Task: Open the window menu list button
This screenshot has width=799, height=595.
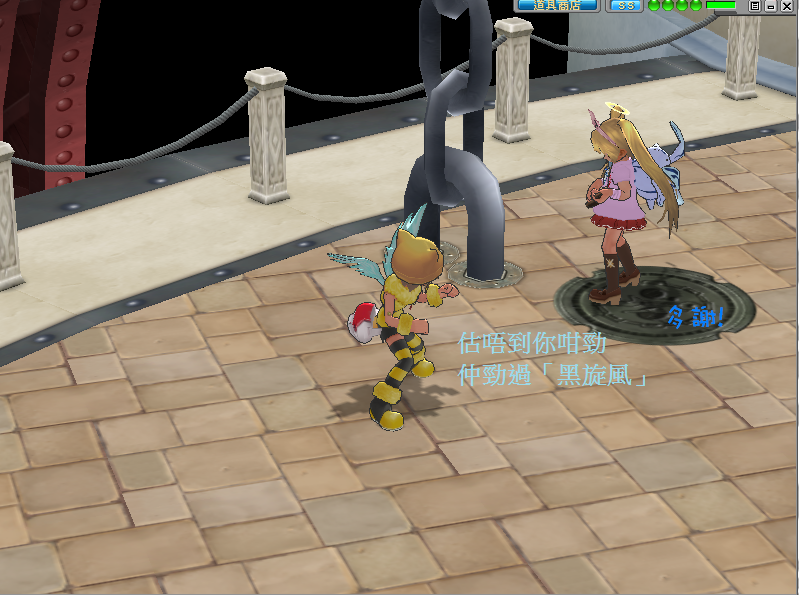Action: coord(755,5)
